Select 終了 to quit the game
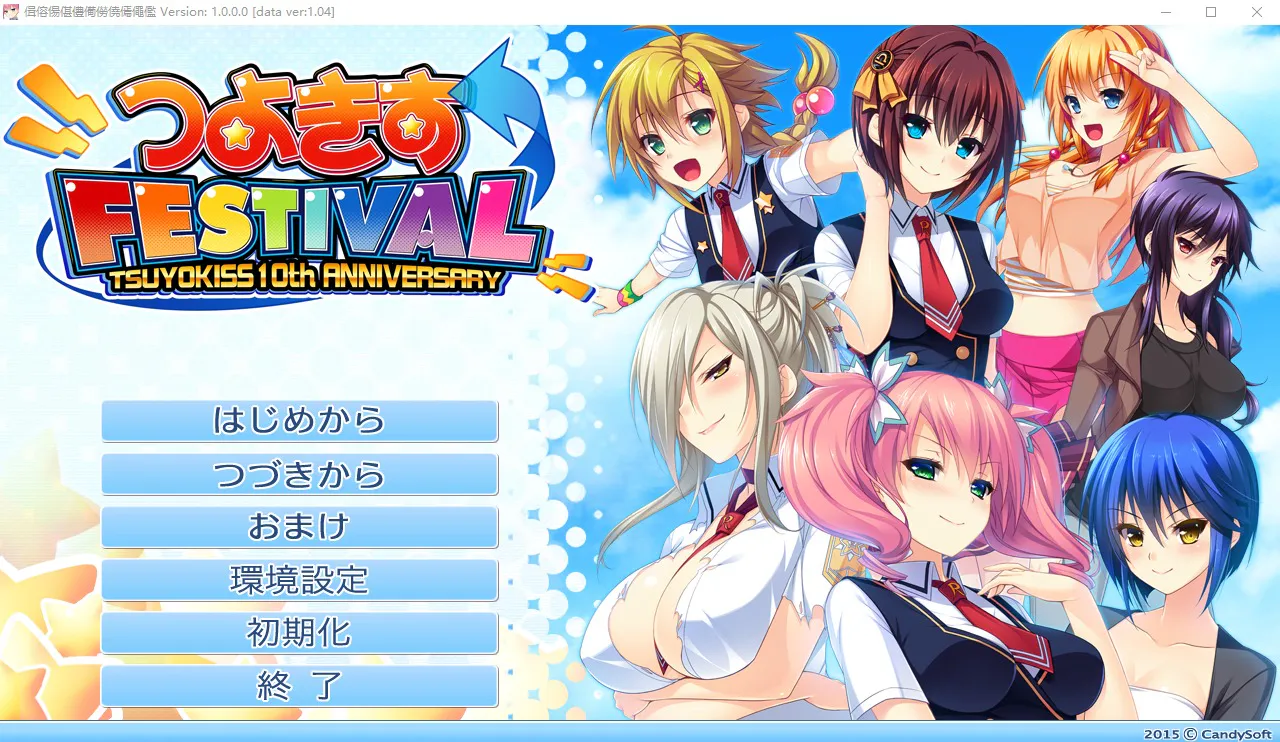This screenshot has height=742, width=1280. point(299,686)
